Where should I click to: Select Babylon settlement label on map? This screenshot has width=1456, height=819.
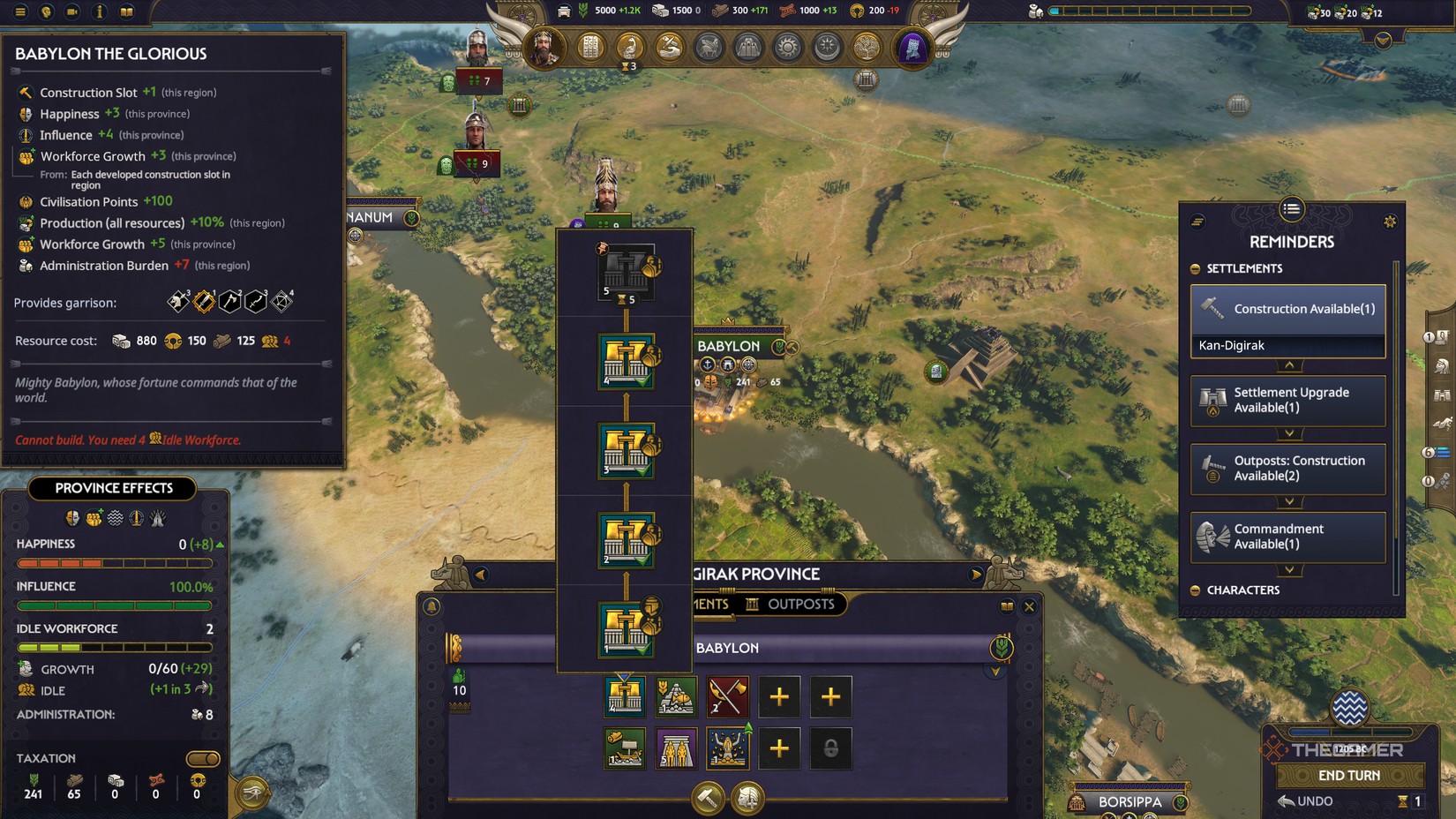(729, 346)
